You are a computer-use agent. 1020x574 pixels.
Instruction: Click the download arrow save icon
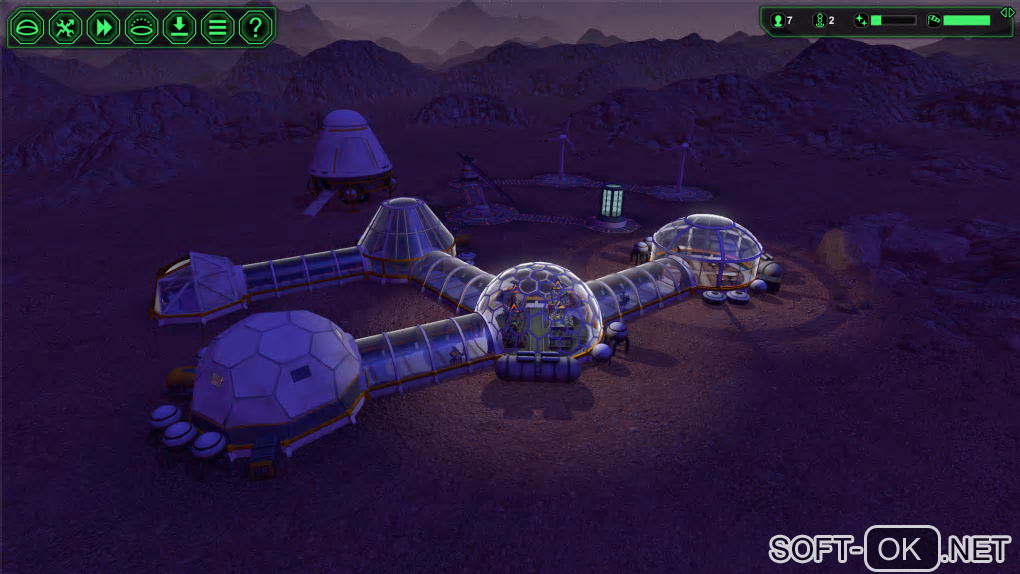(x=179, y=27)
